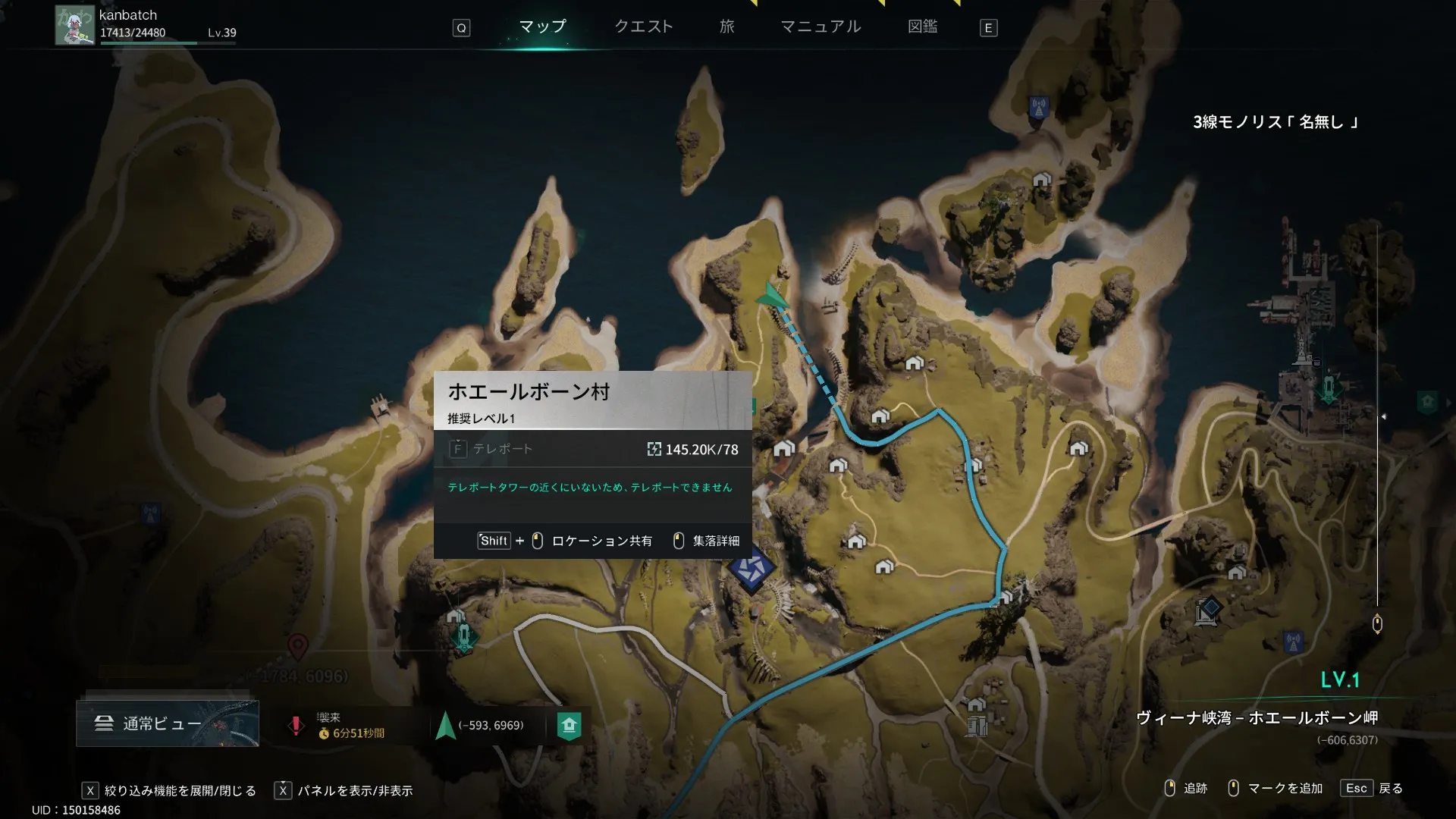Click the kanbatch player avatar
The image size is (1456, 819).
[x=74, y=25]
